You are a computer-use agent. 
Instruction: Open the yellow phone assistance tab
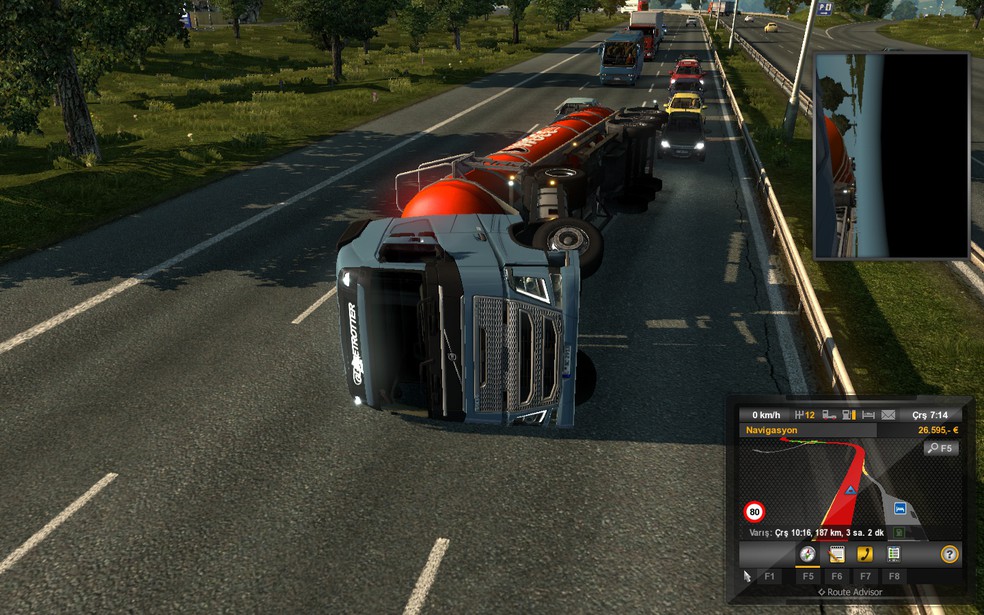[x=866, y=554]
